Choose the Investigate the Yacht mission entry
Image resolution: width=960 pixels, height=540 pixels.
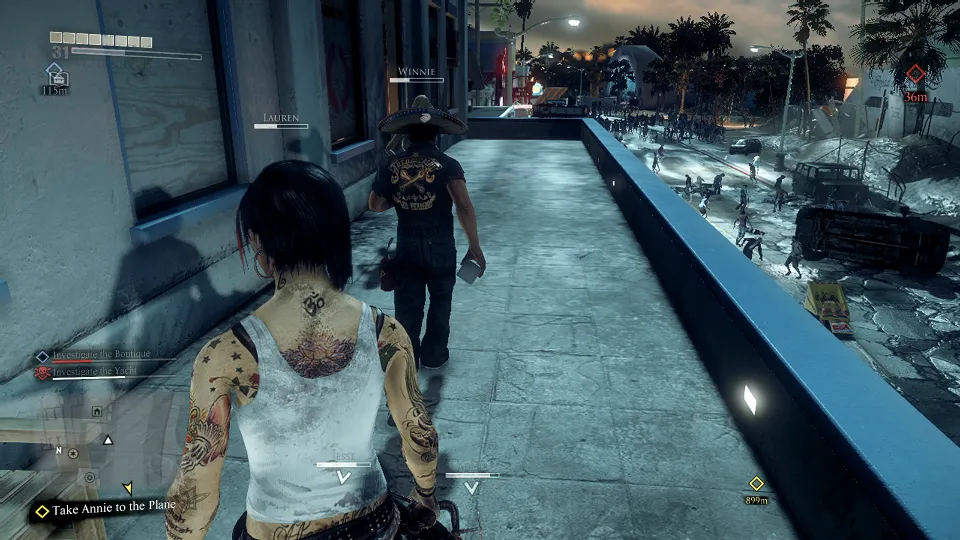click(95, 371)
